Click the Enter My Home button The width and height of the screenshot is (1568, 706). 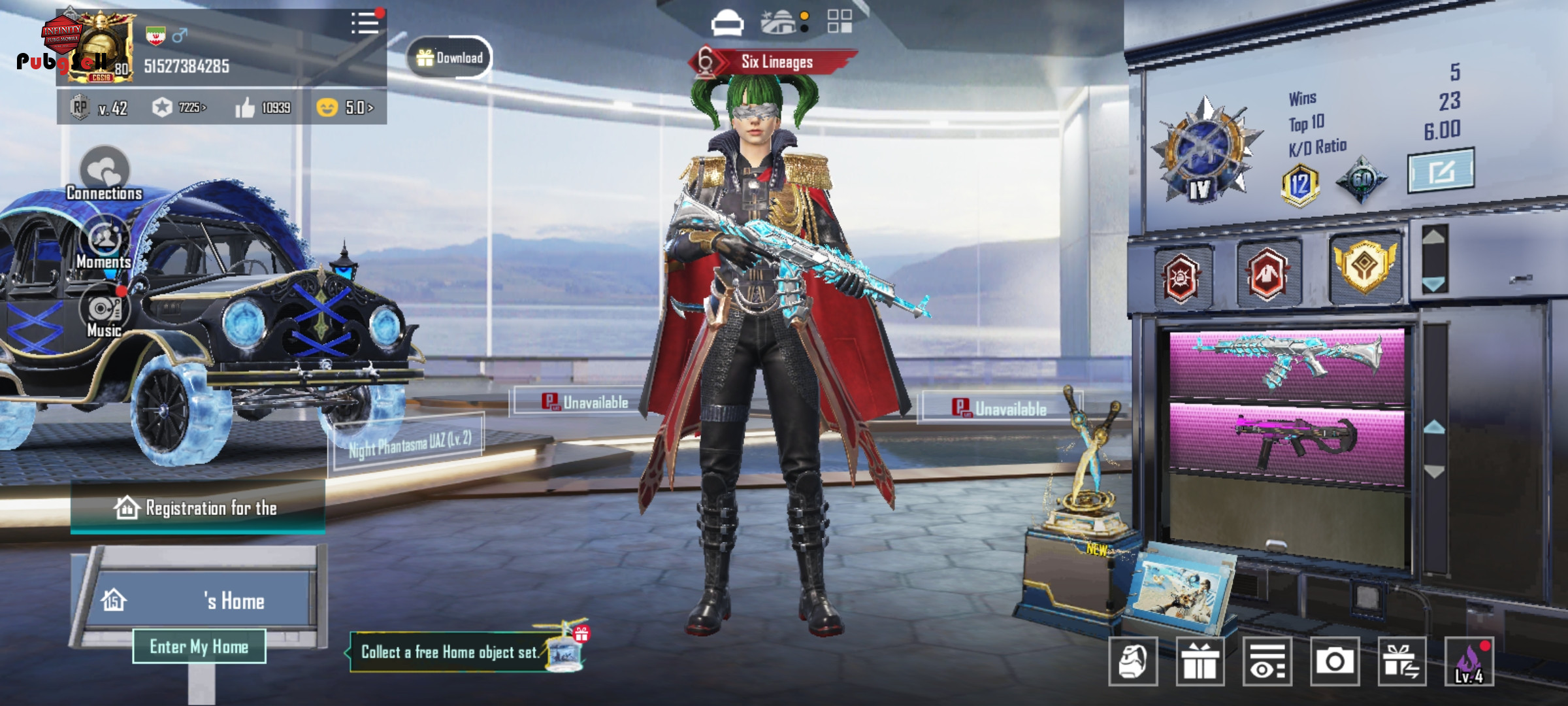coord(199,647)
